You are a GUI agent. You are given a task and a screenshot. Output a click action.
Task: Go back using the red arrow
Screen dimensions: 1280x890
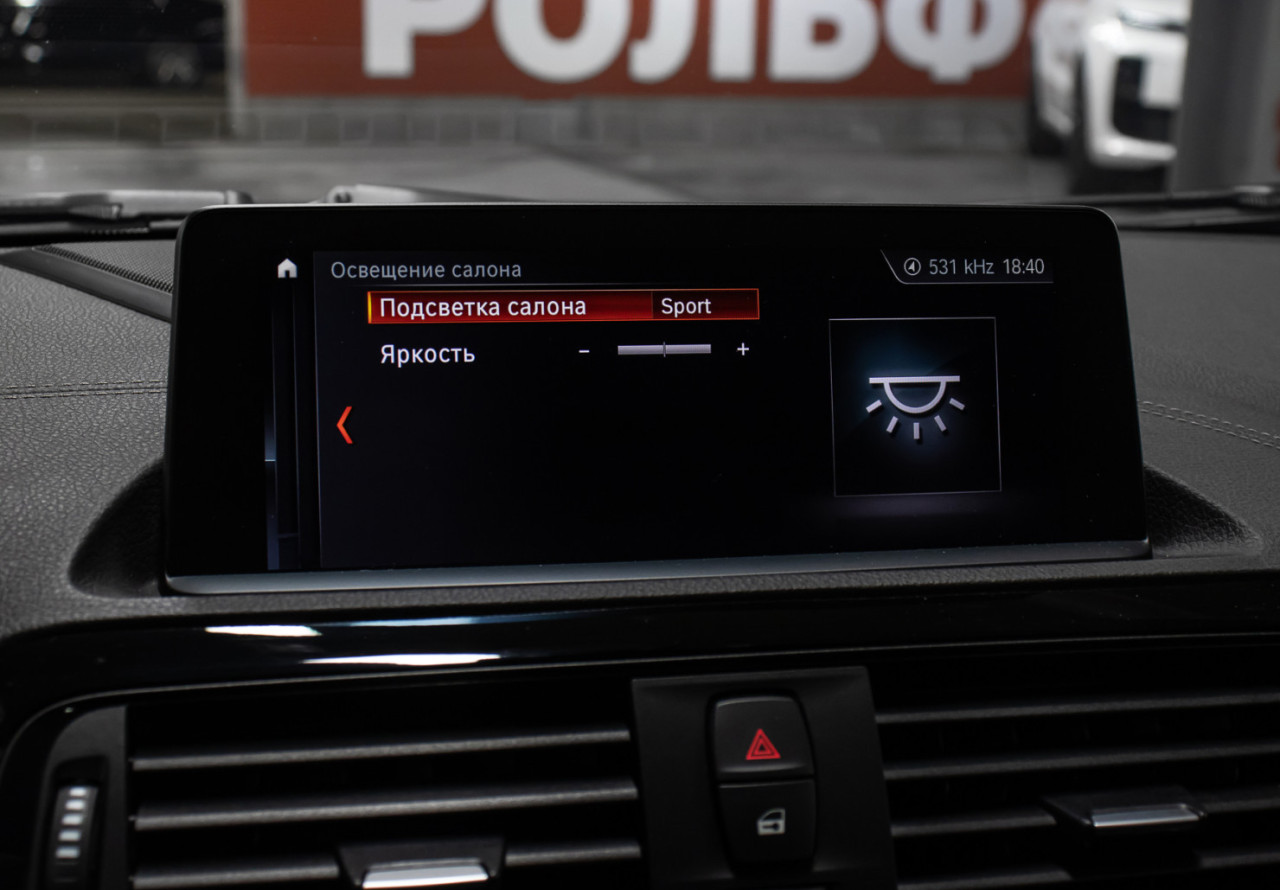pos(344,424)
